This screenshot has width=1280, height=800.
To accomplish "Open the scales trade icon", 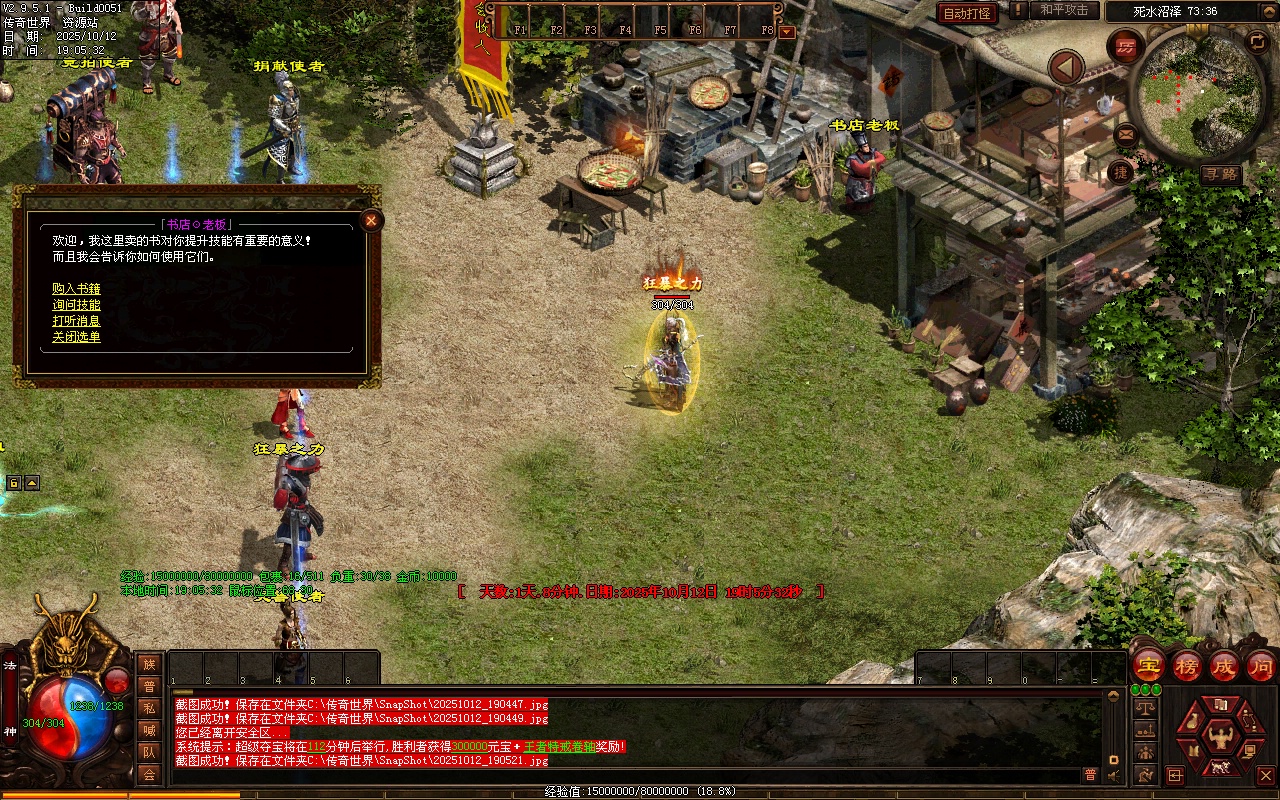I will (x=1144, y=707).
